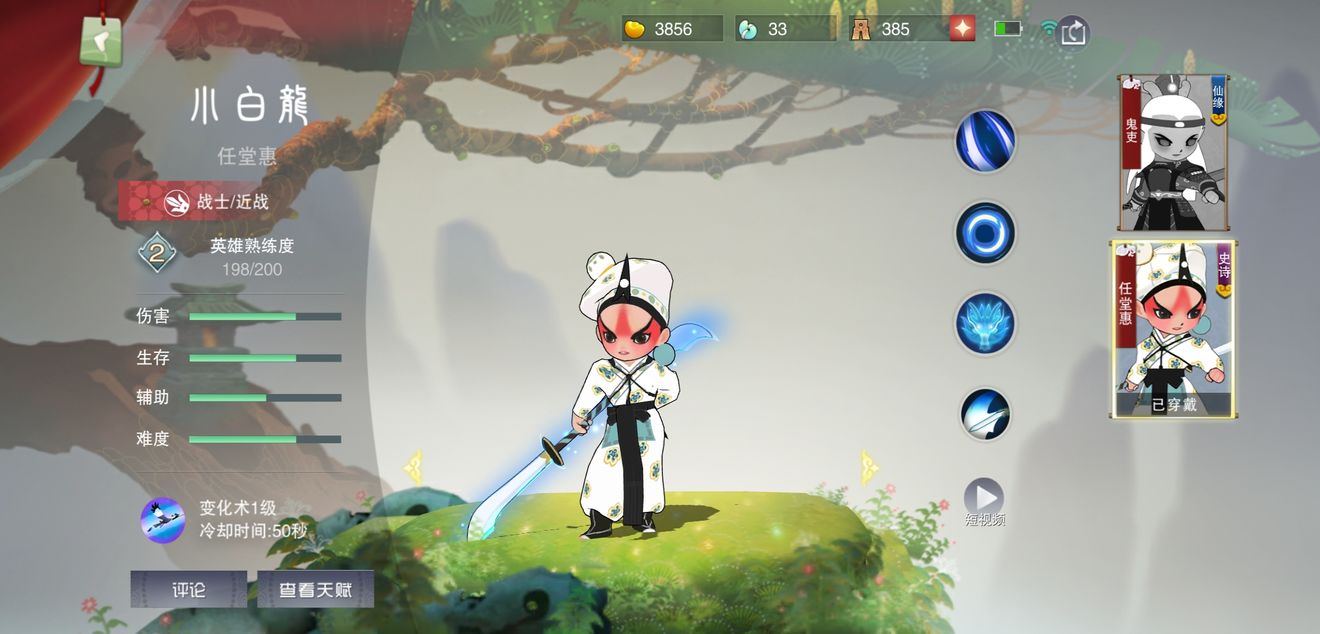
Task: View the blue dragon head skill
Action: pos(985,324)
